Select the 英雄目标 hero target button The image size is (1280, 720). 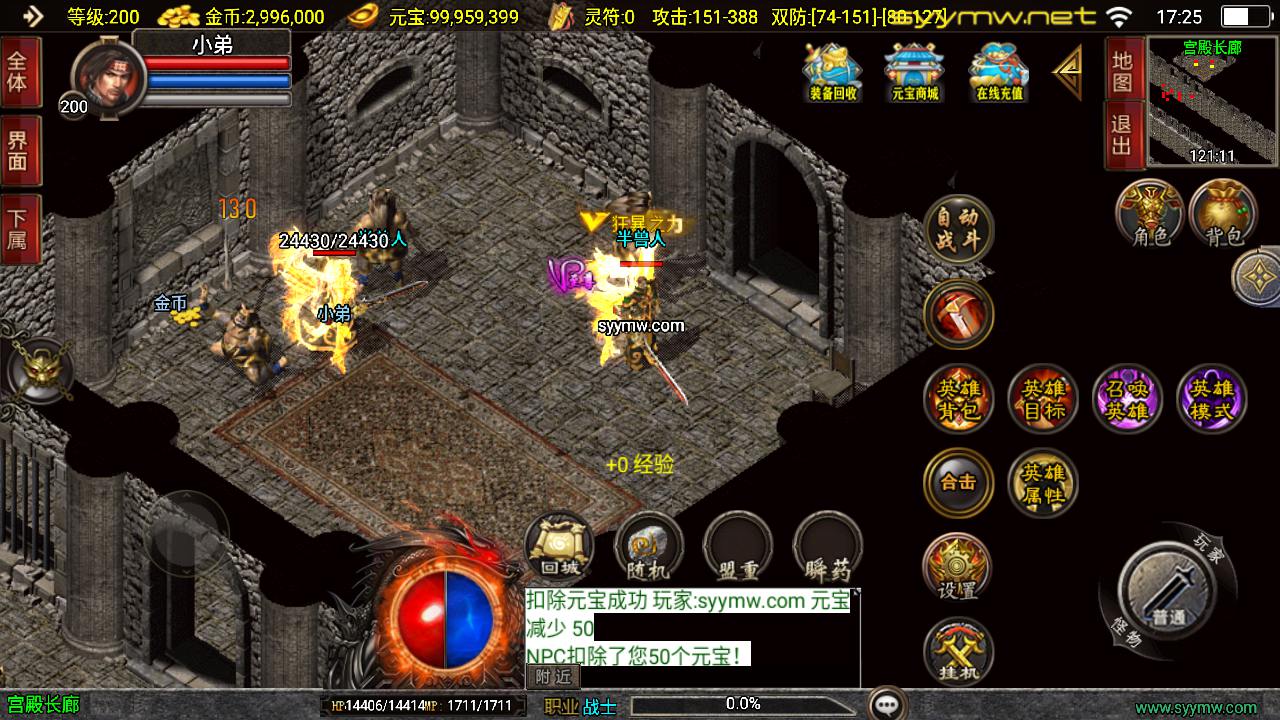(x=1043, y=399)
